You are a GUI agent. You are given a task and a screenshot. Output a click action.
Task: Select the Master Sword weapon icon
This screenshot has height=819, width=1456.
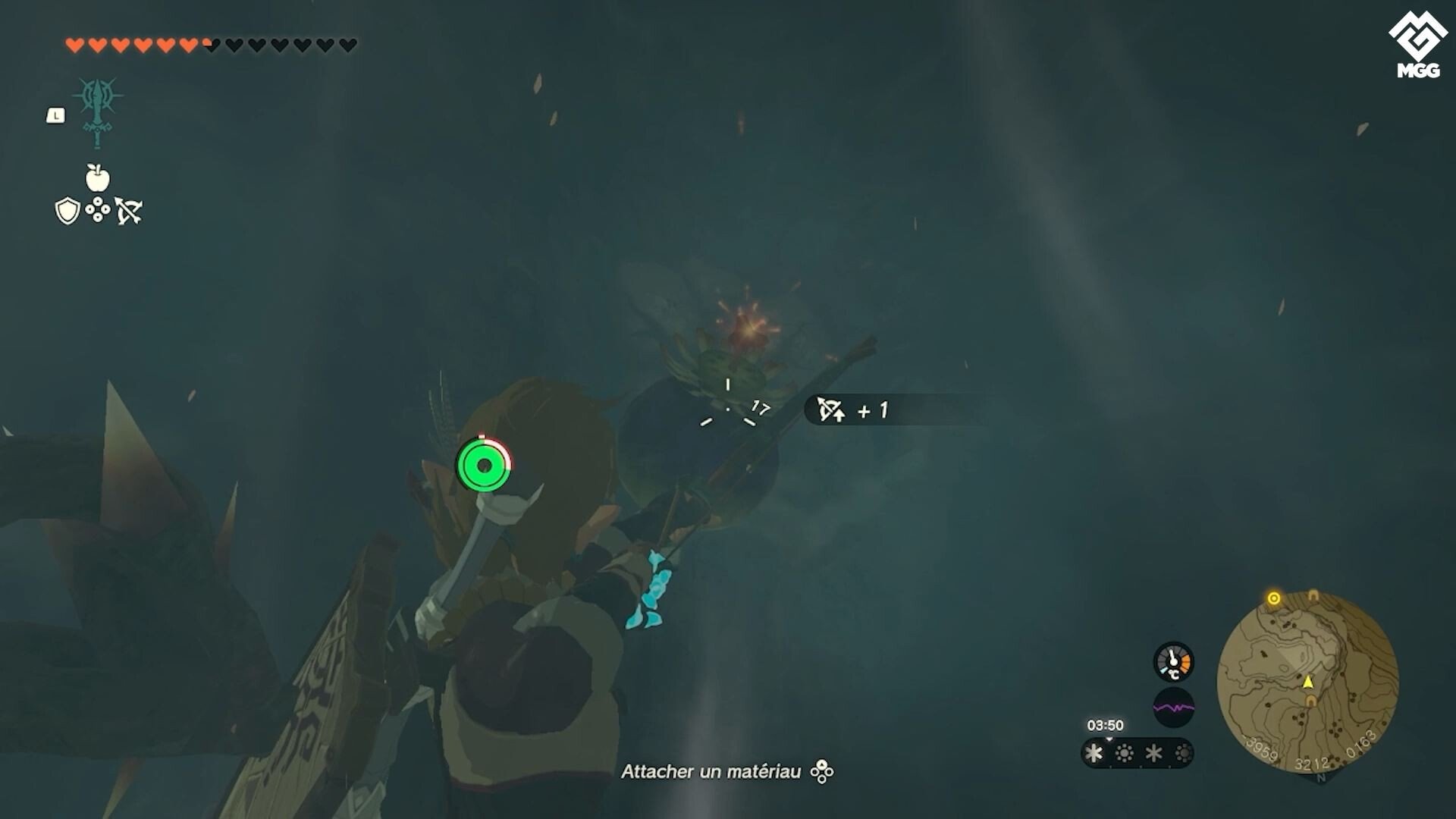tap(97, 114)
